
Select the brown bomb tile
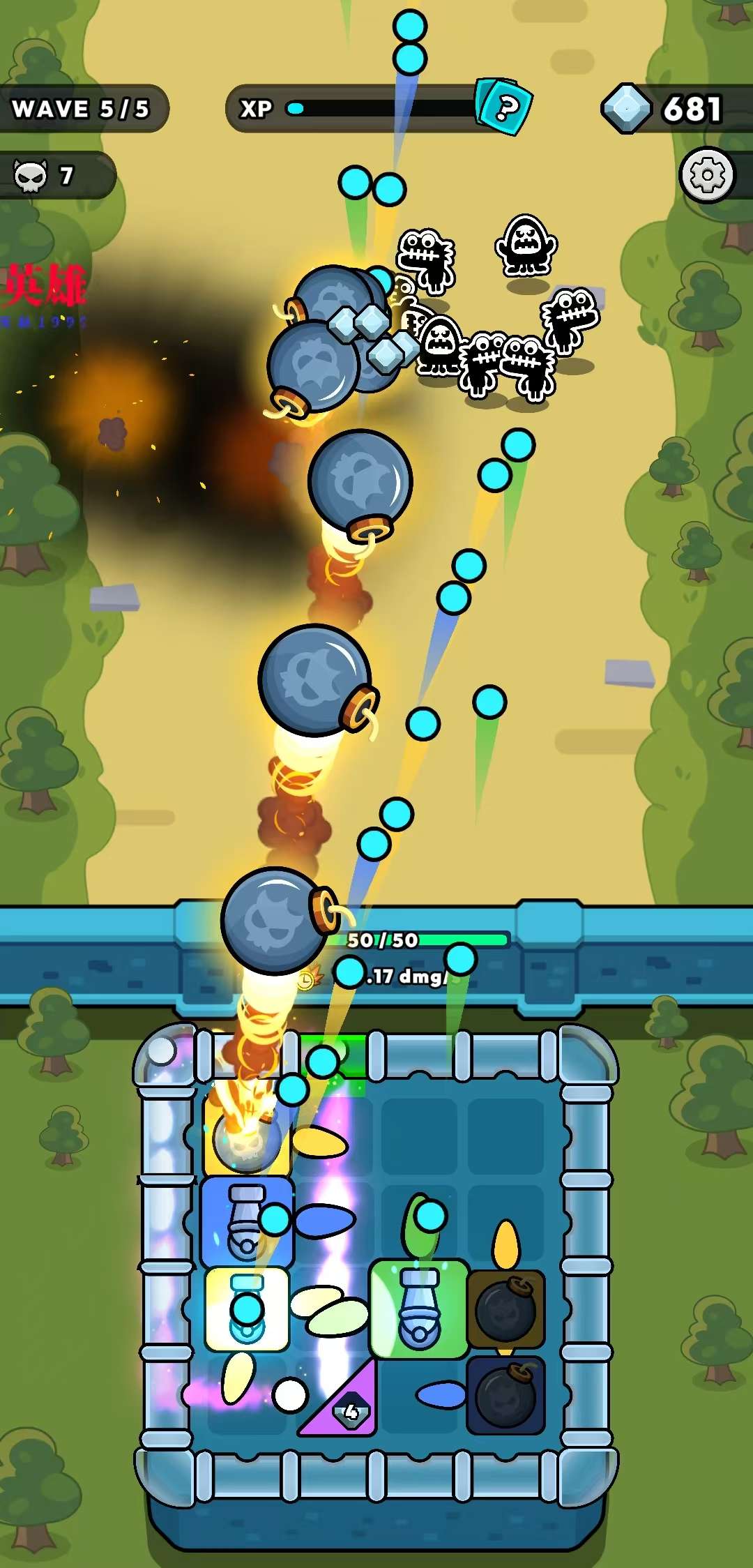point(505,1309)
